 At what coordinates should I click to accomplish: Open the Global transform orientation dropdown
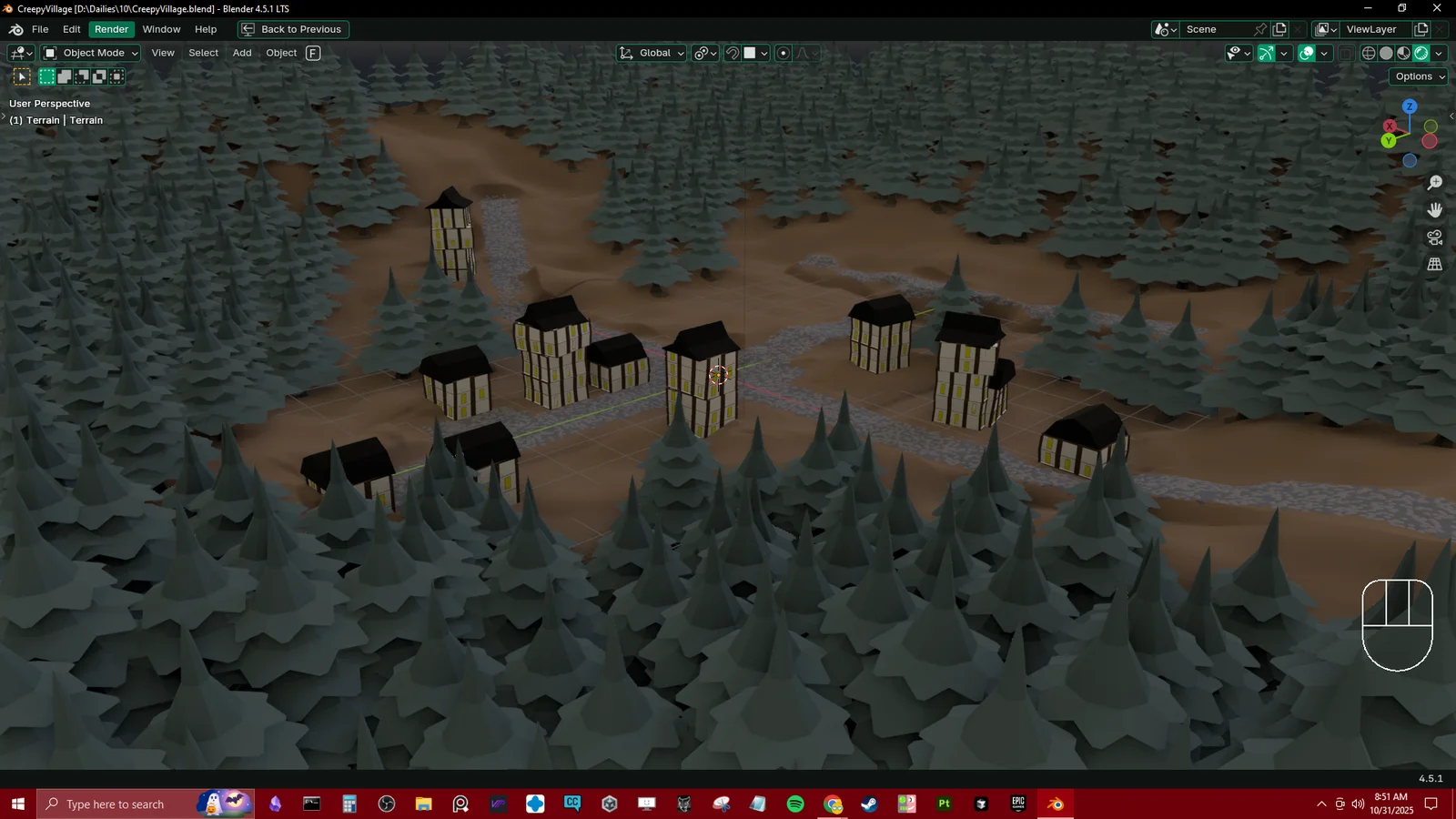650,53
